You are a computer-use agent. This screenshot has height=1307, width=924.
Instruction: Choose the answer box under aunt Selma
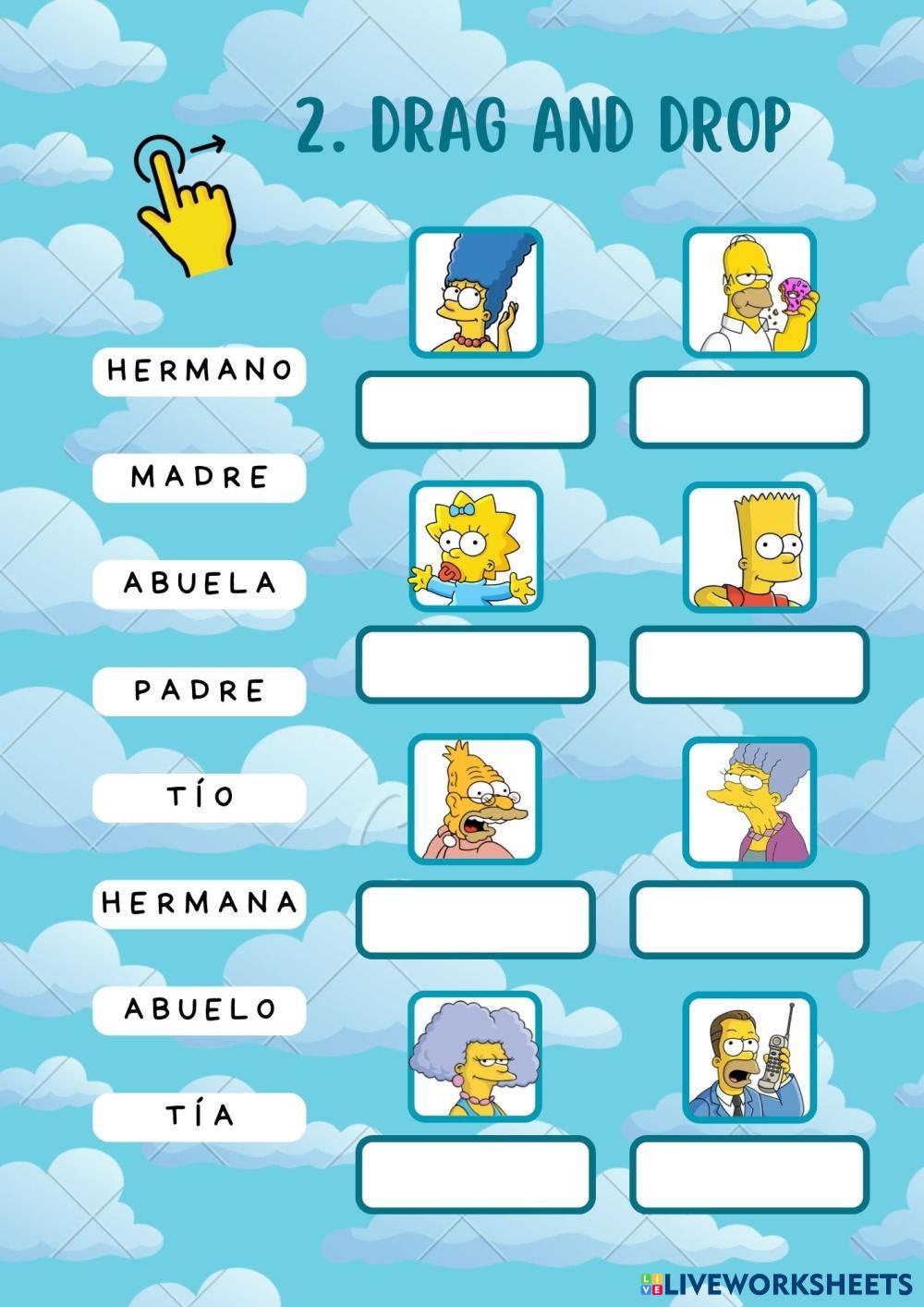(475, 1174)
